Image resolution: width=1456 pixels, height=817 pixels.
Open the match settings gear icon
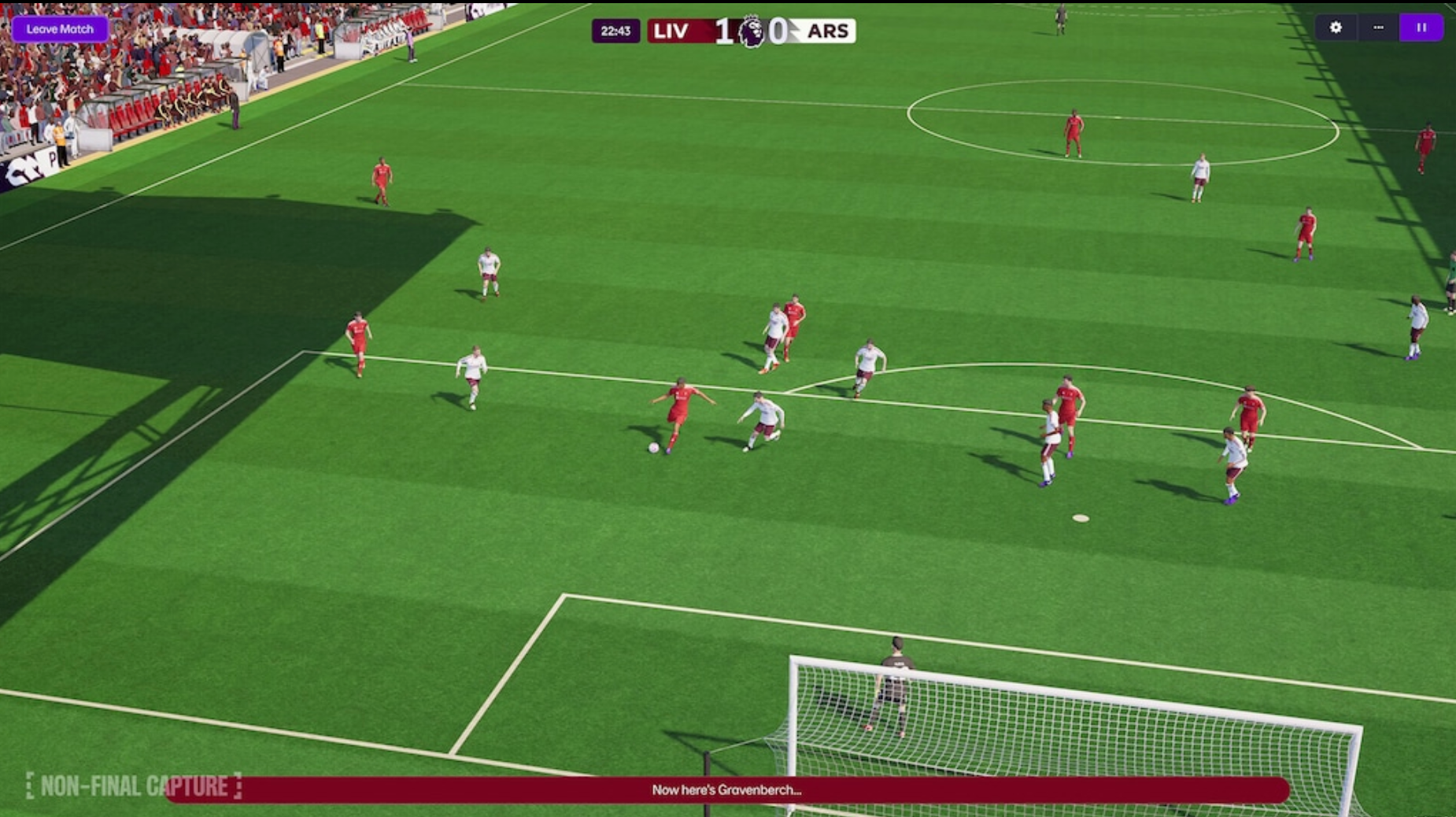point(1336,28)
